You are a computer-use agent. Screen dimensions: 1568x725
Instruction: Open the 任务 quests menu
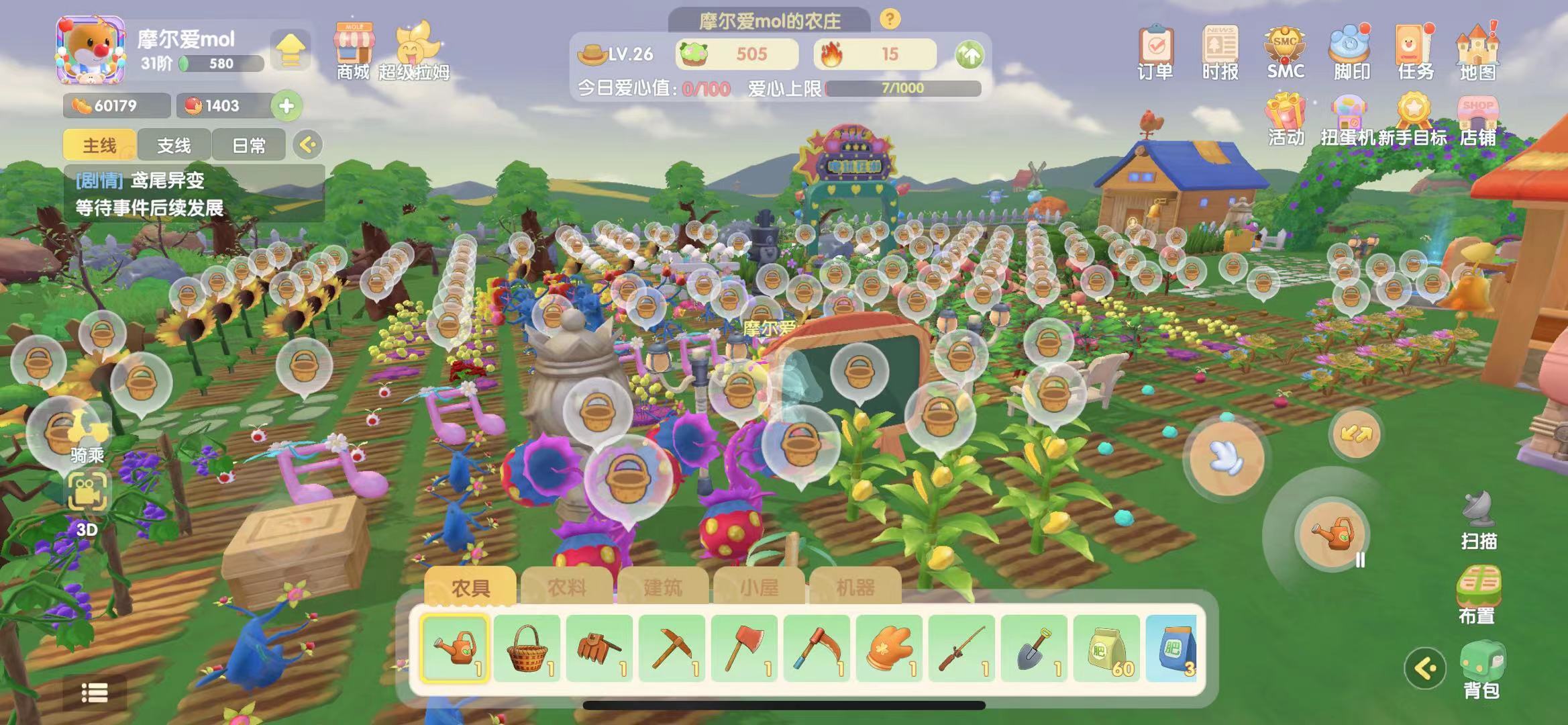pos(1415,52)
